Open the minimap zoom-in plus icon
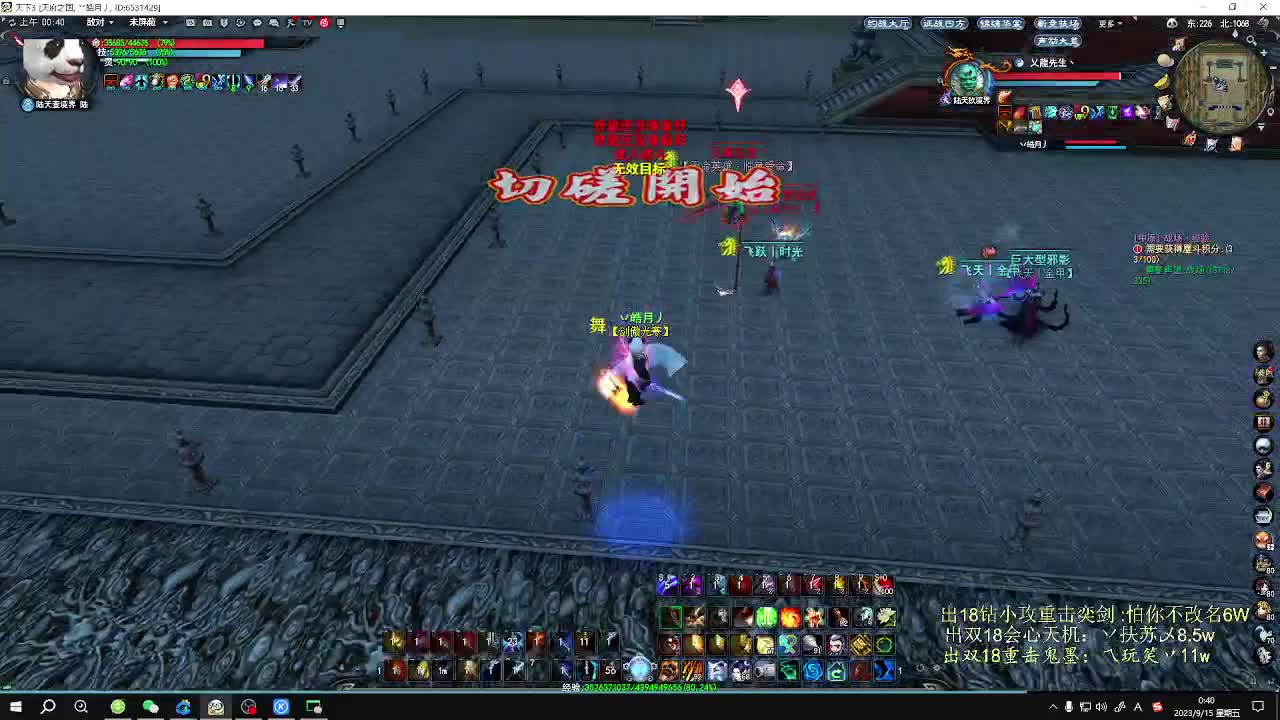Screen dimensions: 1280x720 (1265, 52)
